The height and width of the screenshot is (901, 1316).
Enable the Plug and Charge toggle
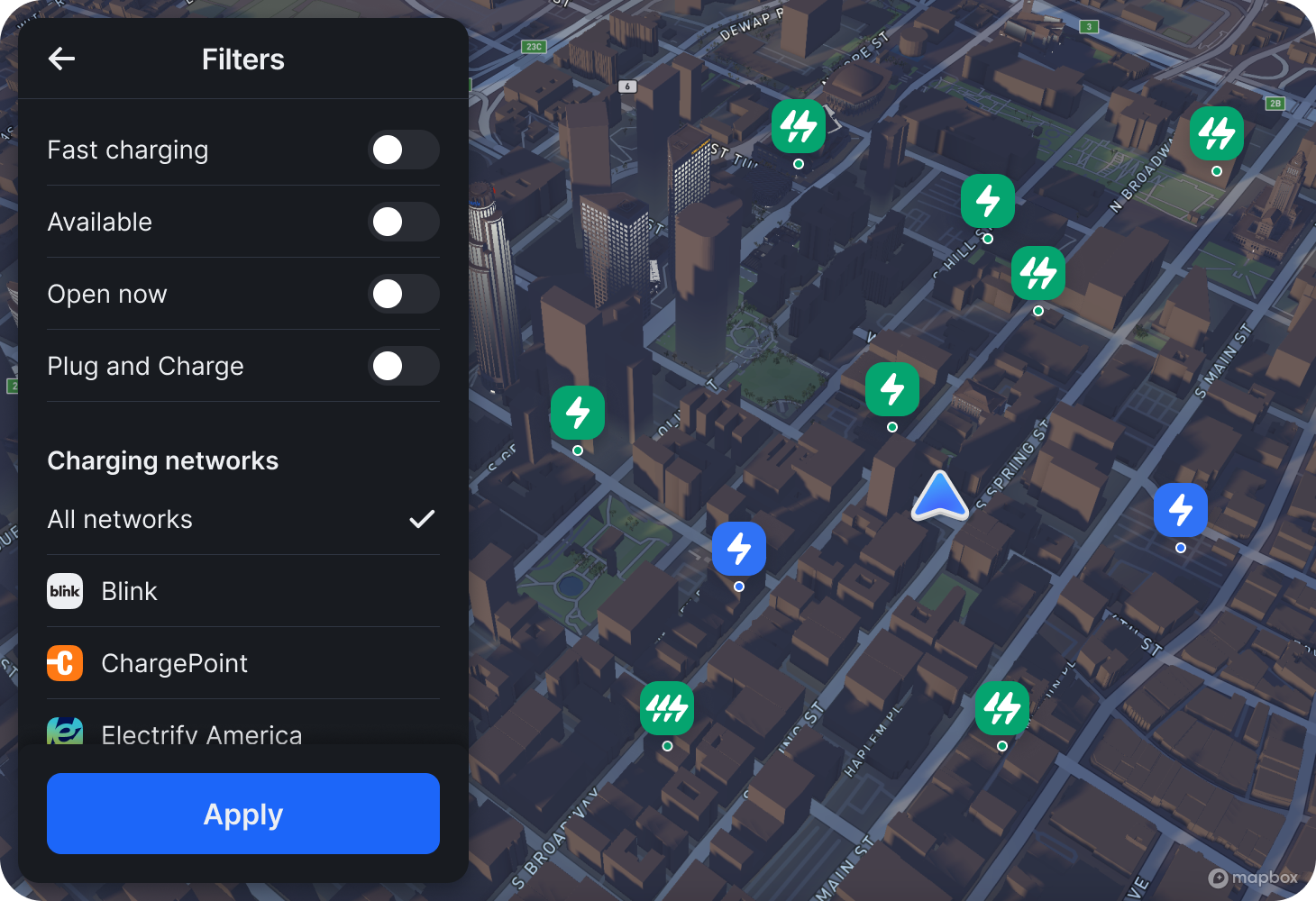(x=405, y=366)
